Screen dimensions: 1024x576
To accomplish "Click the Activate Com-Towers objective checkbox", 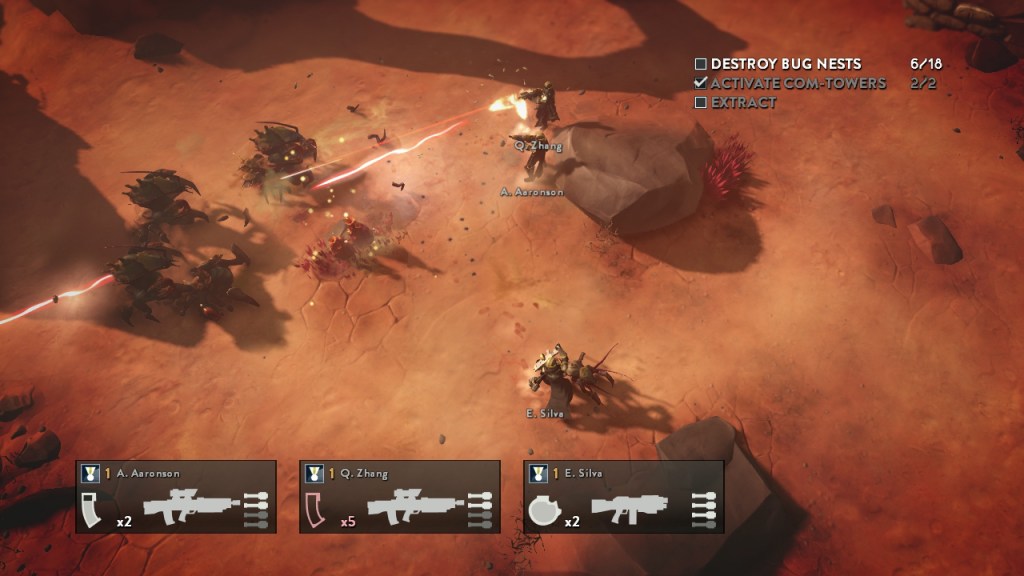I will [701, 83].
